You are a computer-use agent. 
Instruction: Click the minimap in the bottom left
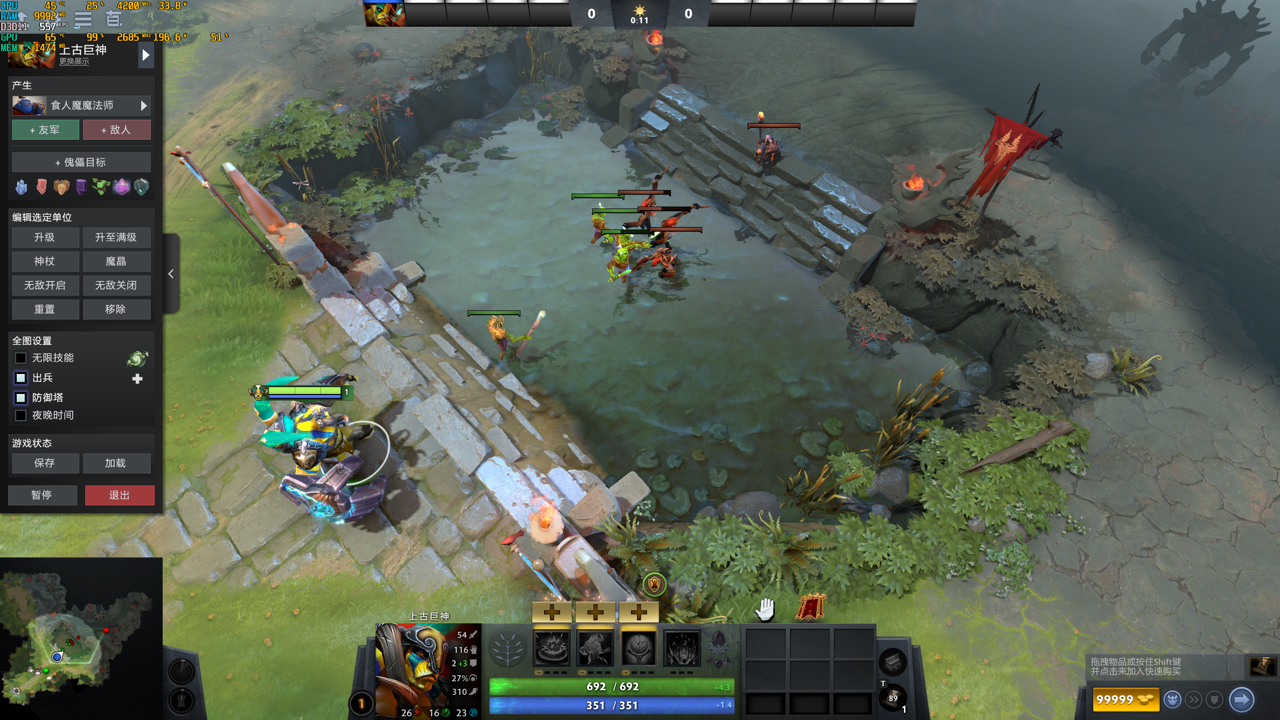click(80, 640)
